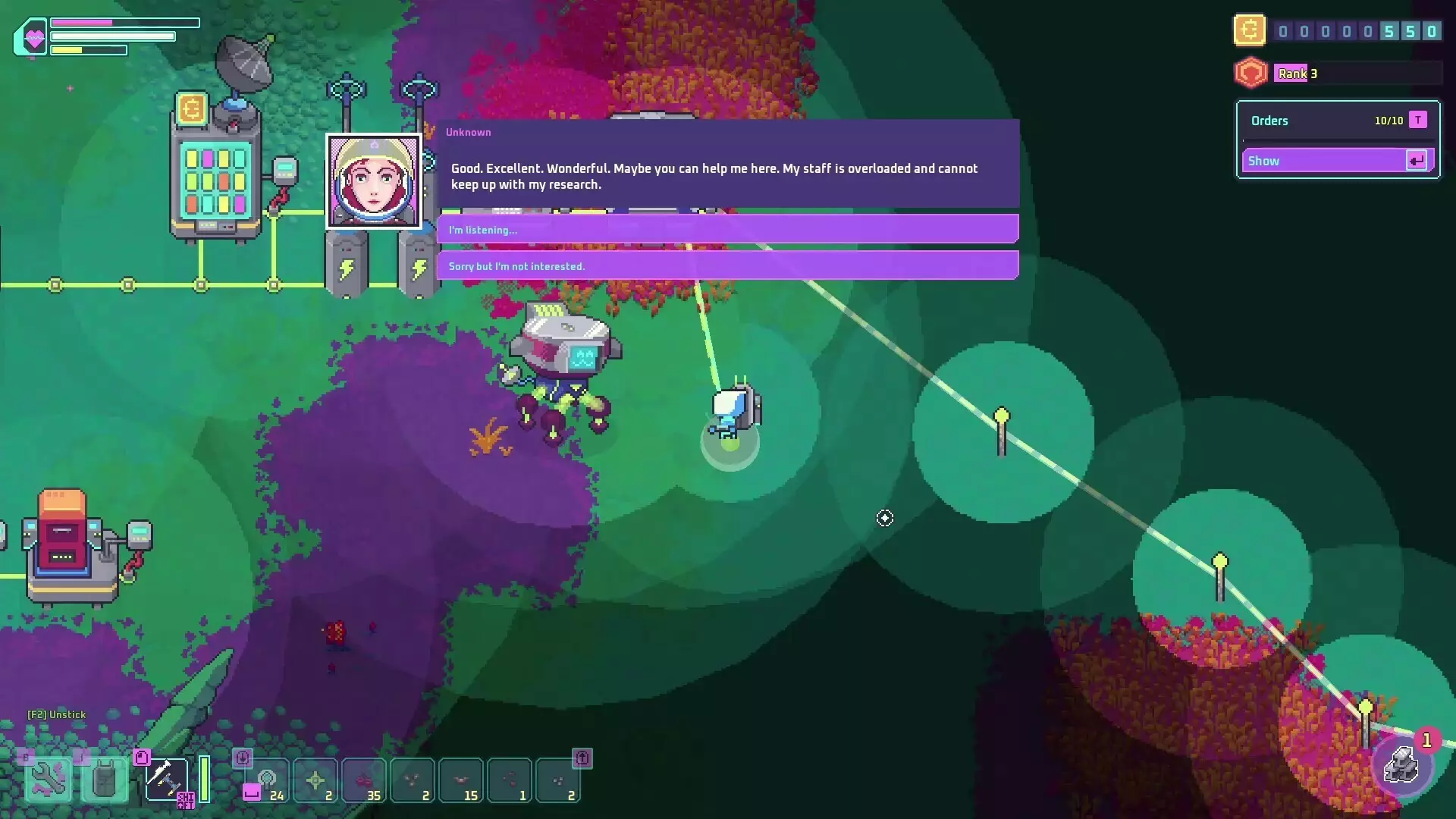Screen dimensions: 1456x819
Task: Toggle the upload arrow on the resource bar
Action: point(583,759)
